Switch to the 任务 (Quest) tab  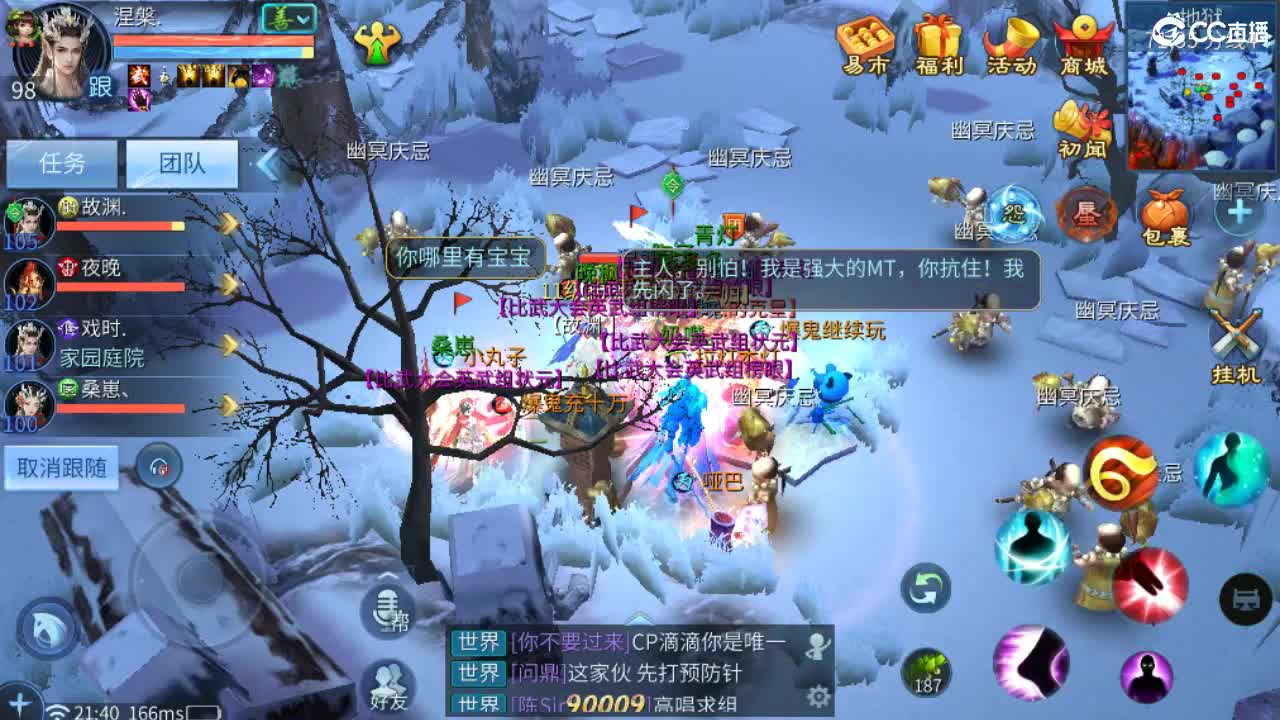63,163
